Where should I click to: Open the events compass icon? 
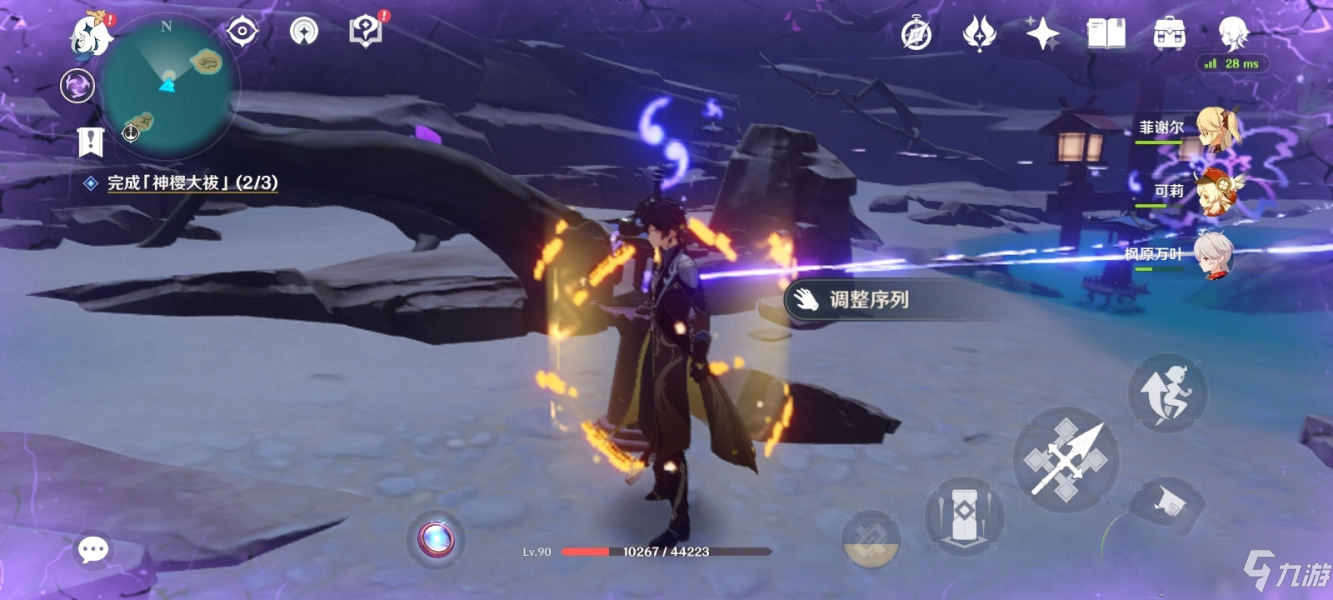coord(916,35)
